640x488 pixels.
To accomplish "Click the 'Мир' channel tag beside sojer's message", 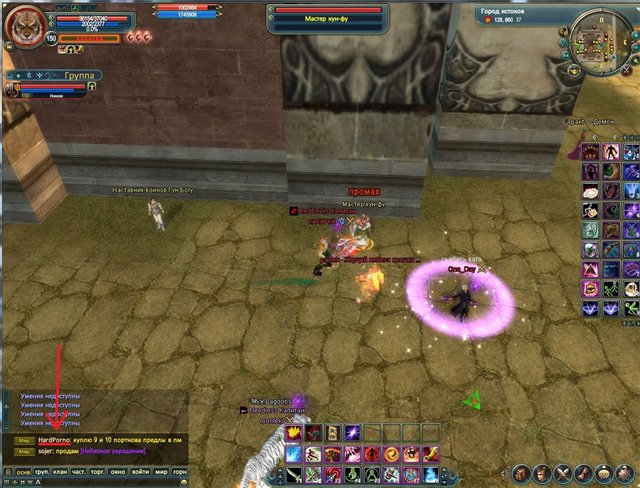I will 22,451.
